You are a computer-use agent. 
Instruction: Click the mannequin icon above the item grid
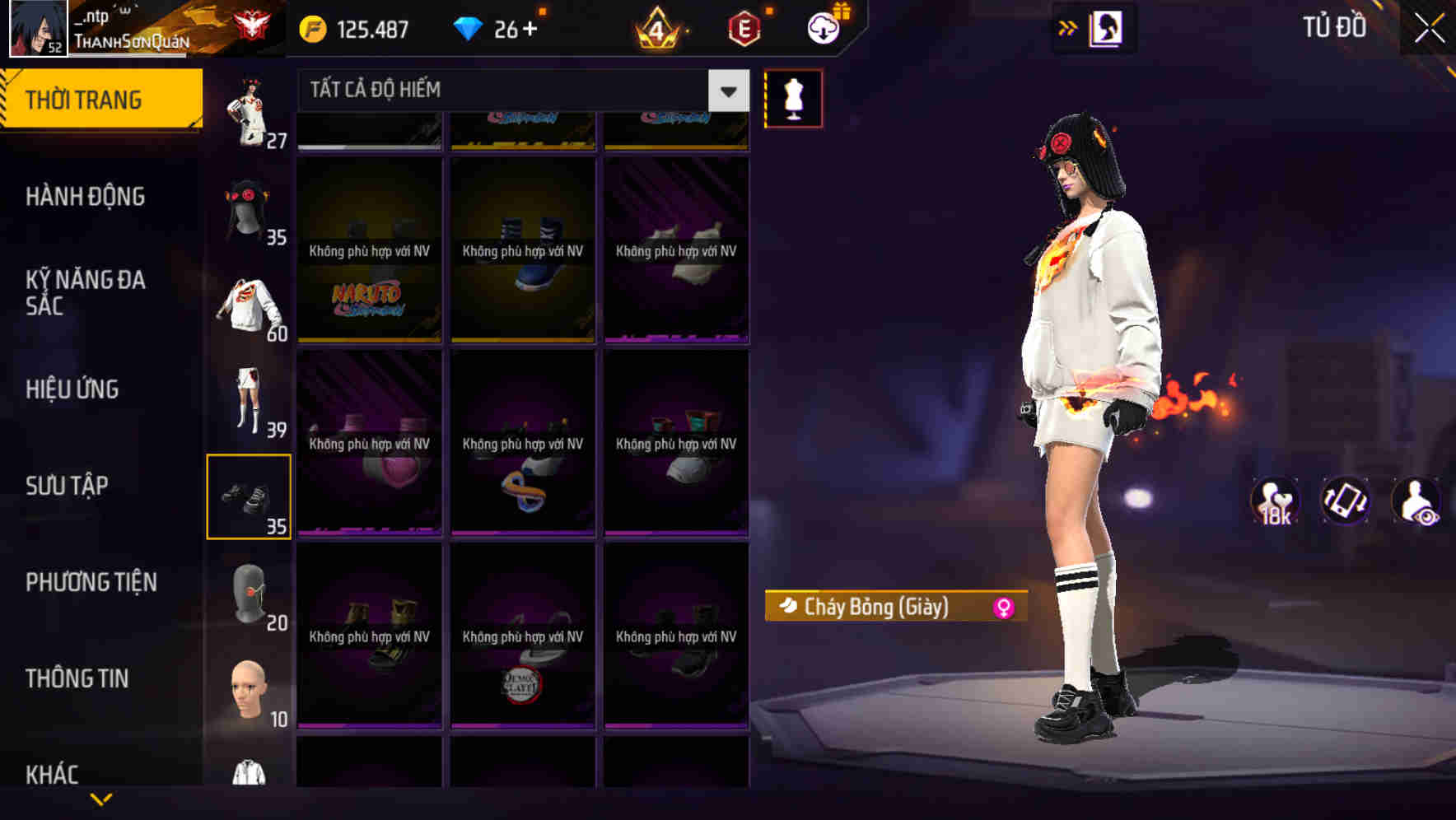pyautogui.click(x=793, y=97)
